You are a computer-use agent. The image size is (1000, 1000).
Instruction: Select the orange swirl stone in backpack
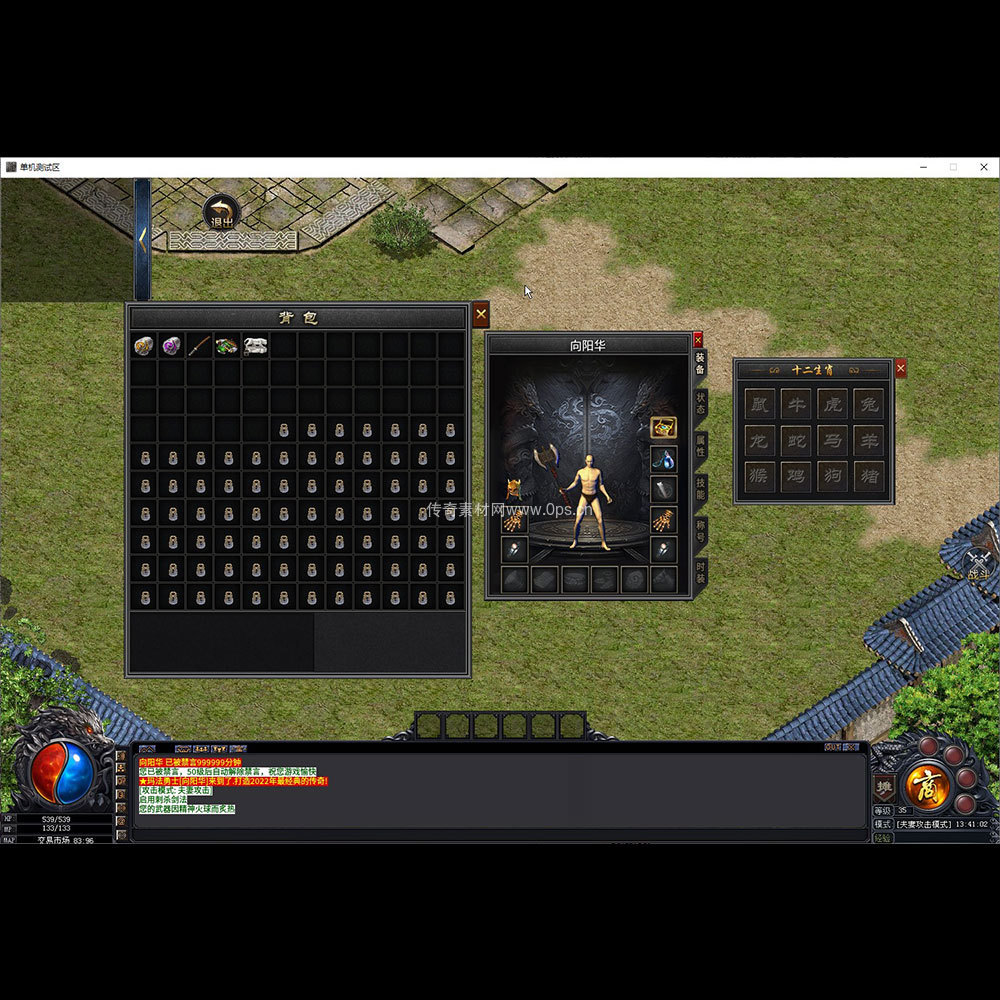click(144, 346)
